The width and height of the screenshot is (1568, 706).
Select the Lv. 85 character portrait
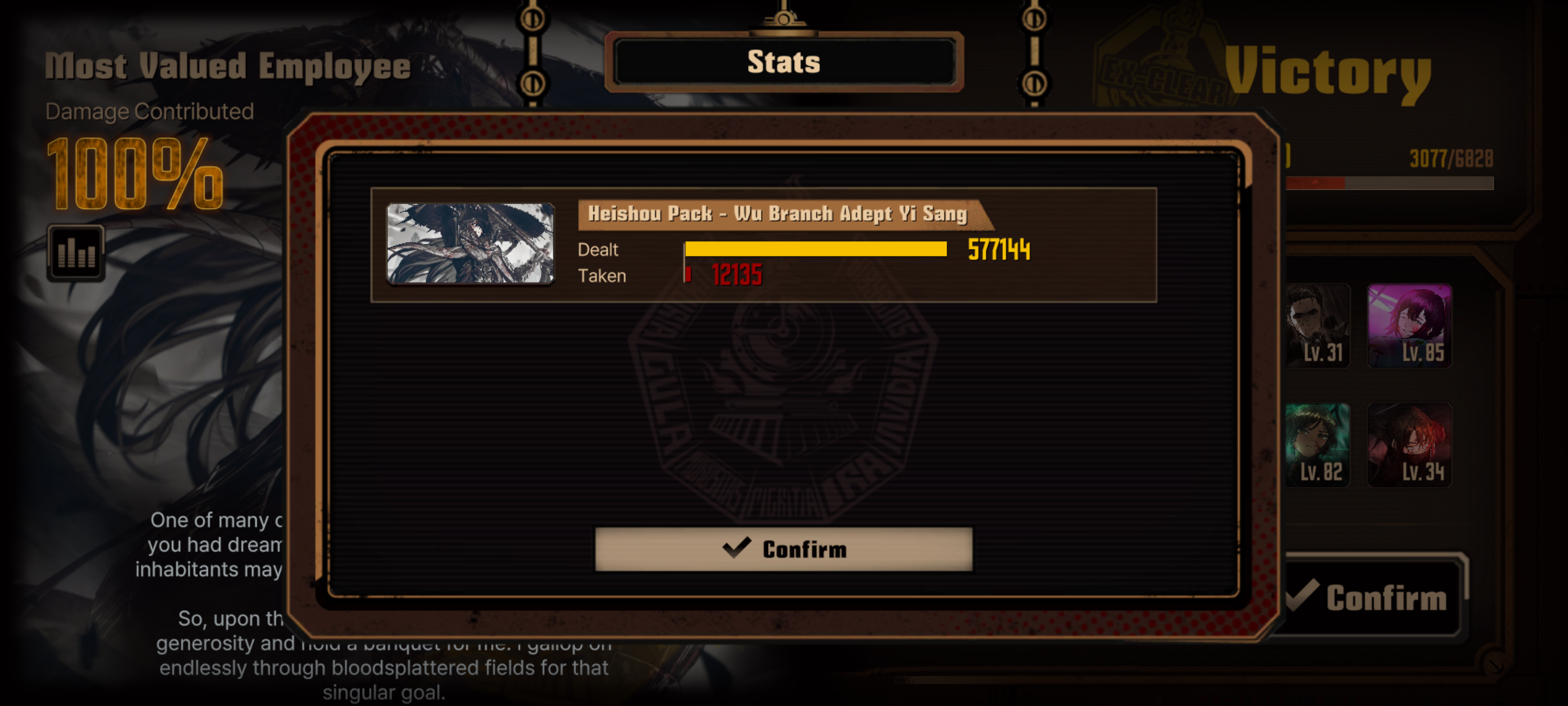click(1409, 326)
